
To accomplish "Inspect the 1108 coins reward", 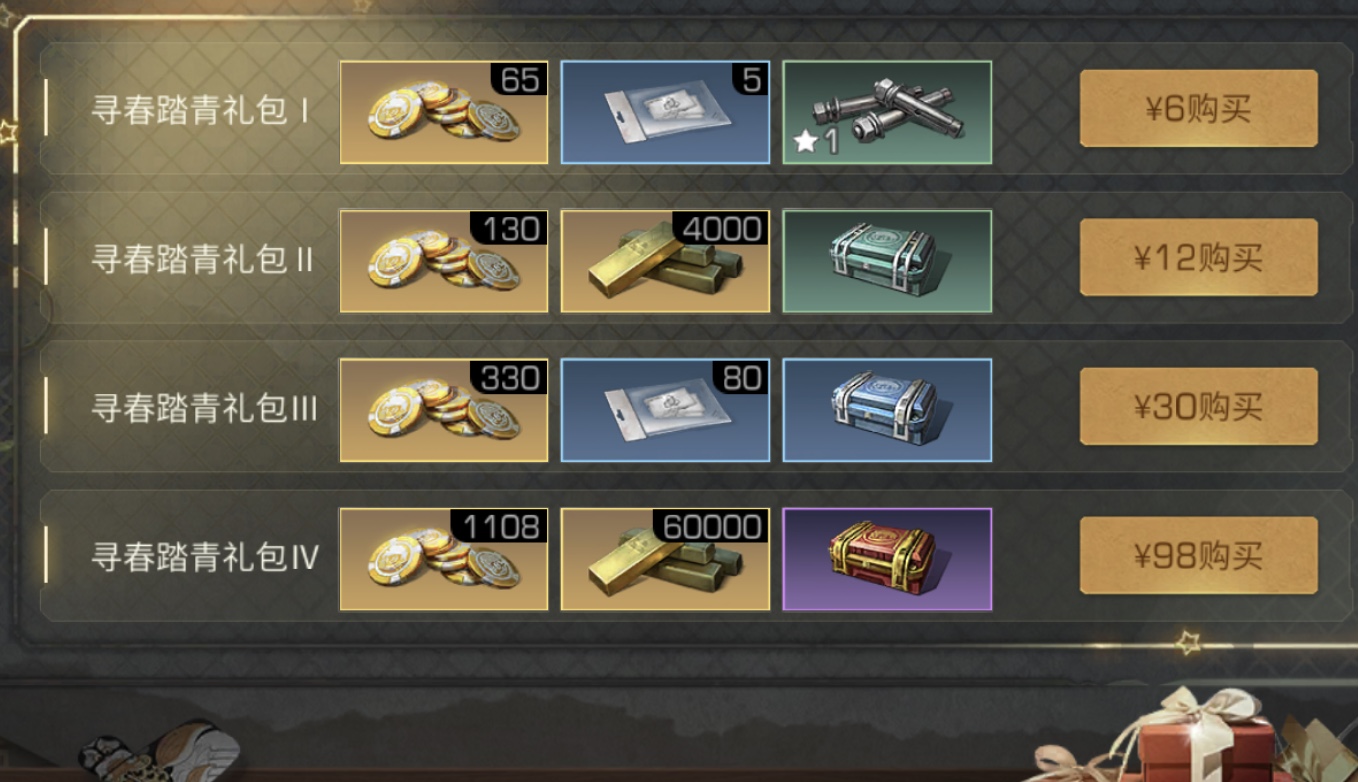I will (444, 559).
